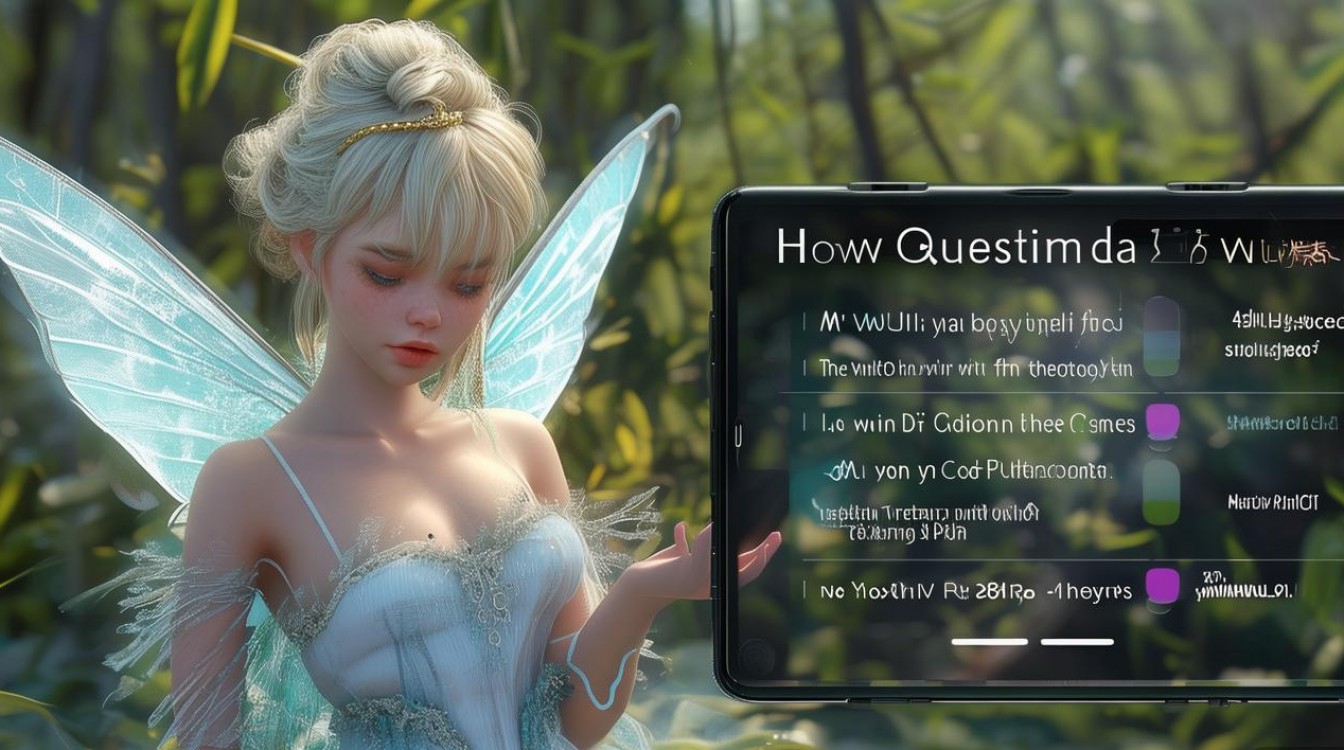Select the "Lo win Di Gdionn thee Games" entry
Screen dimensions: 1344x750
pyautogui.click(x=977, y=424)
